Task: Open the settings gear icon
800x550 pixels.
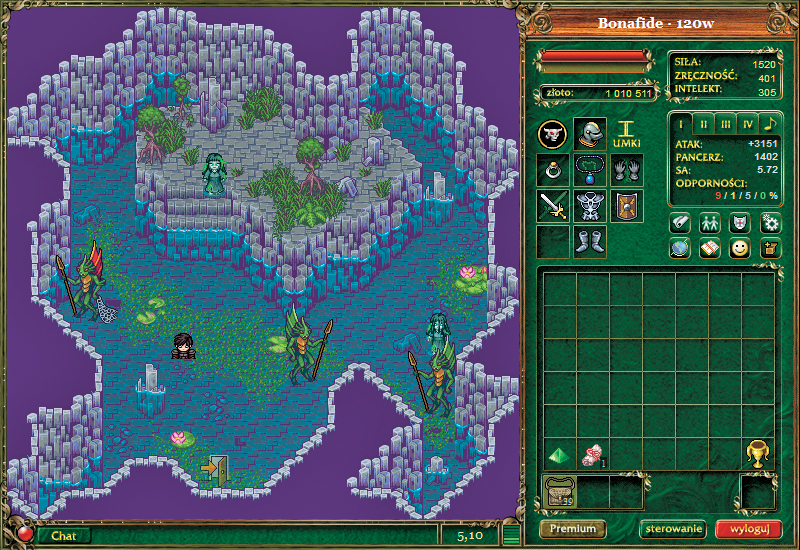Action: (769, 222)
